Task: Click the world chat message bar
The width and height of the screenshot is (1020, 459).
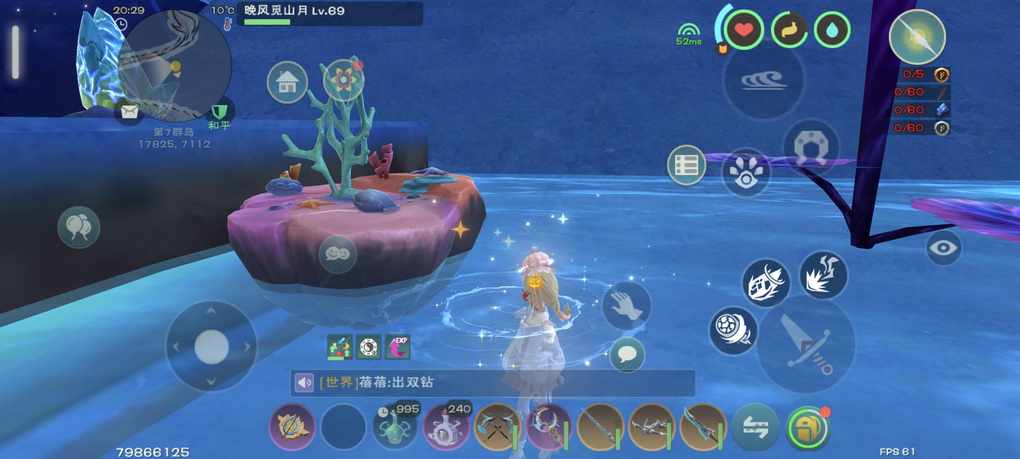Action: point(490,383)
